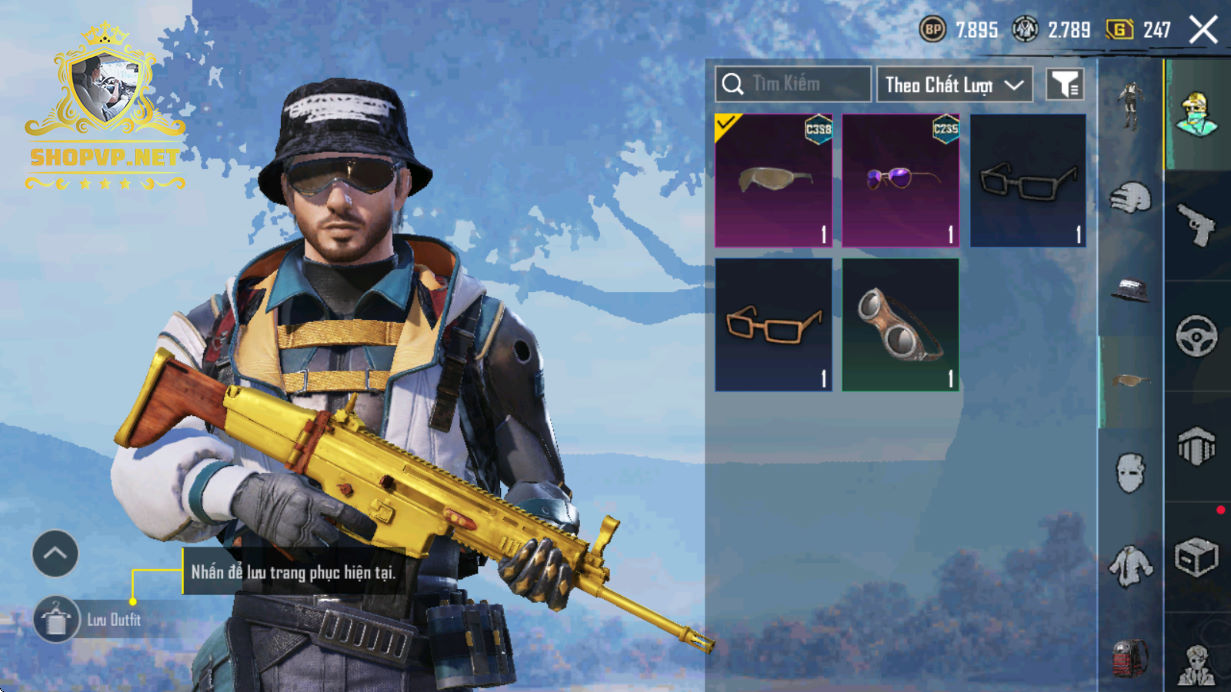Switch to the pistol weapon skins tab
Image resolution: width=1231 pixels, height=692 pixels.
pos(1196,224)
